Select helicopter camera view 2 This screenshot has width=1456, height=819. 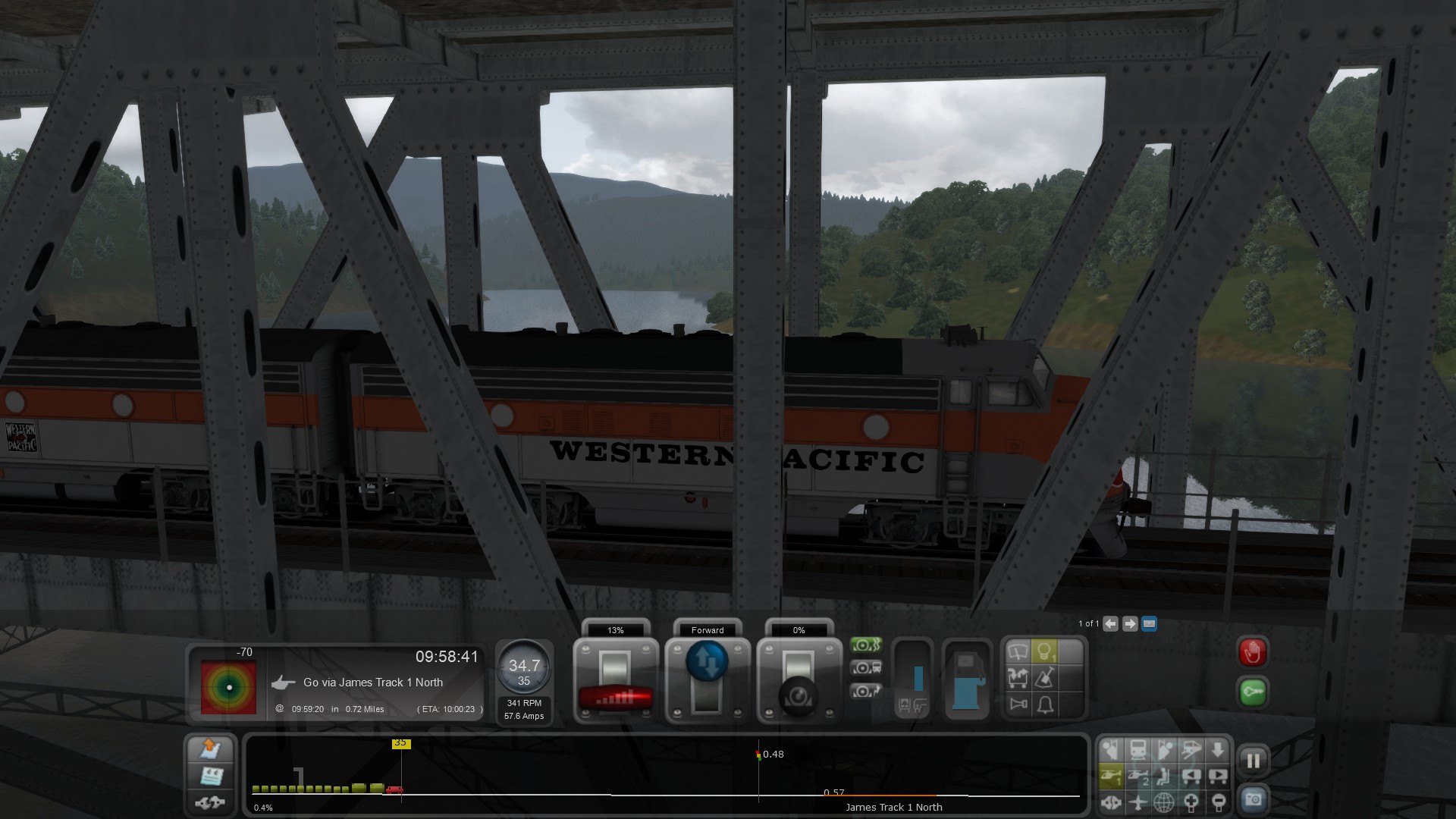1137,777
